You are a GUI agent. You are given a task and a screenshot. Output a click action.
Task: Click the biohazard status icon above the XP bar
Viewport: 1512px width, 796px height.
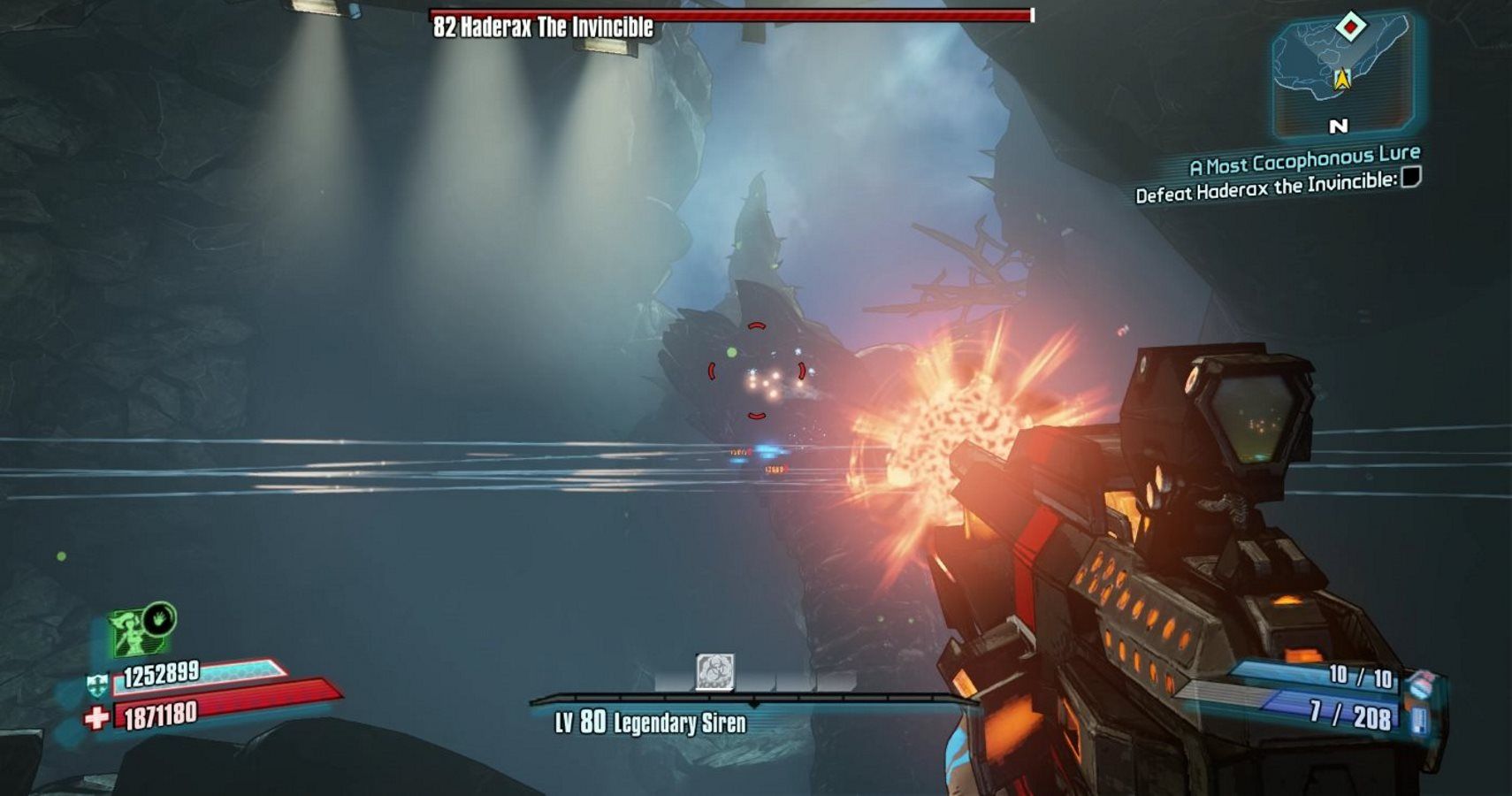[x=714, y=672]
